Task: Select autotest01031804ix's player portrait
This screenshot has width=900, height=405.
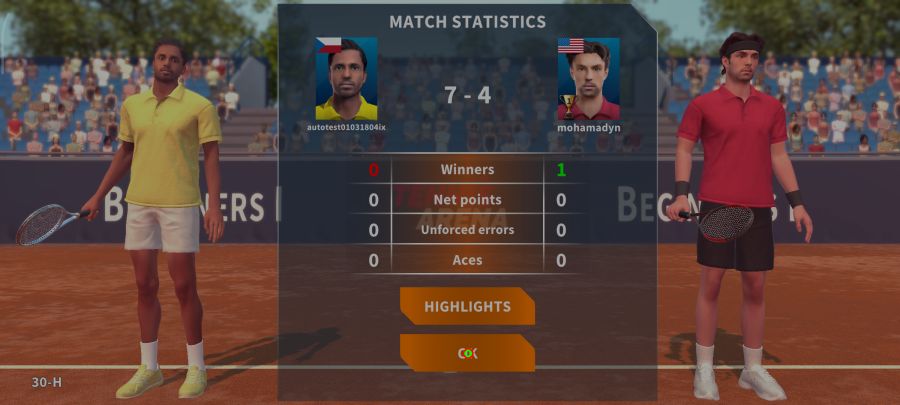Action: [346, 79]
